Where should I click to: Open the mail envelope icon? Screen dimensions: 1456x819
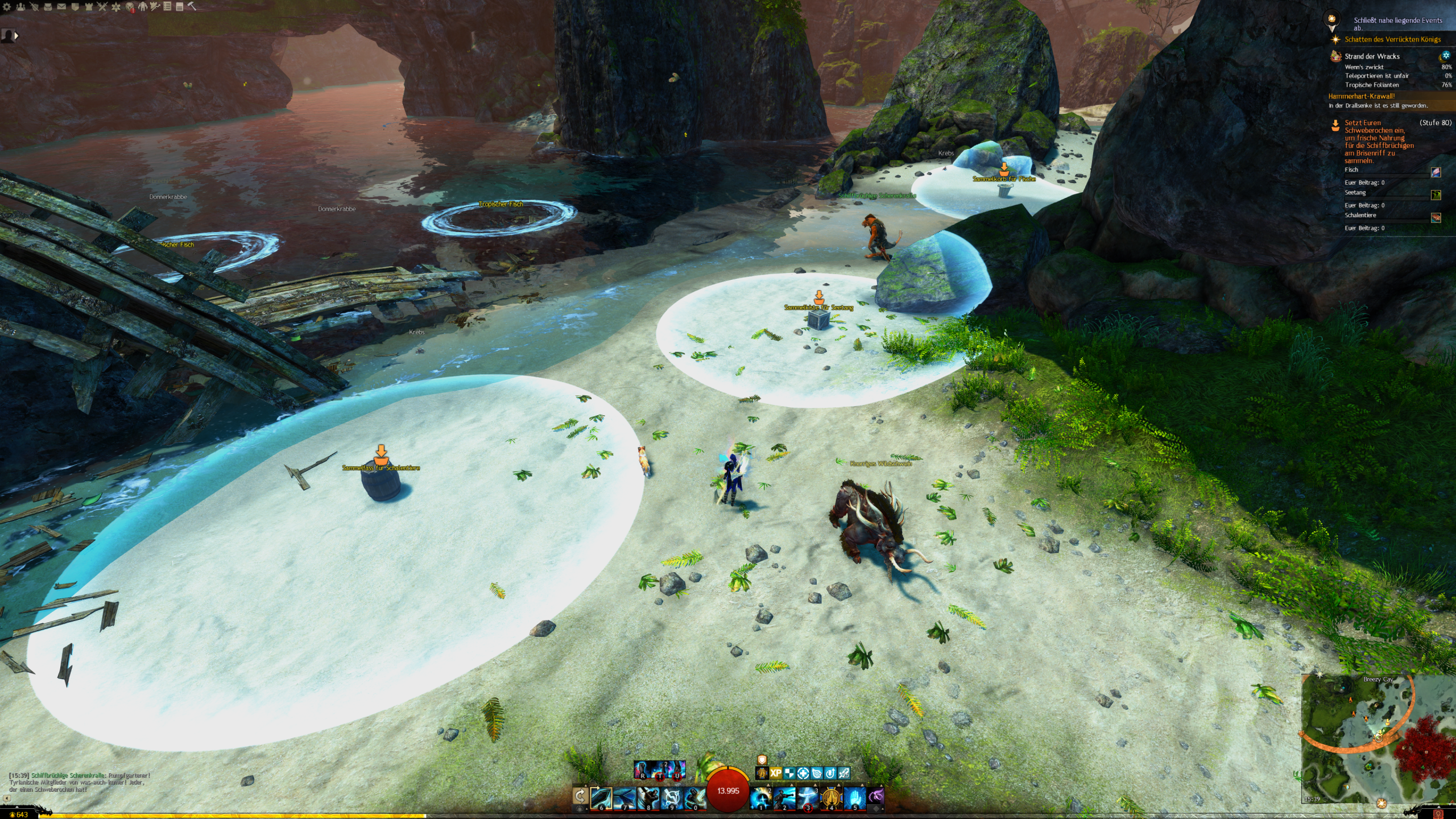(x=61, y=7)
